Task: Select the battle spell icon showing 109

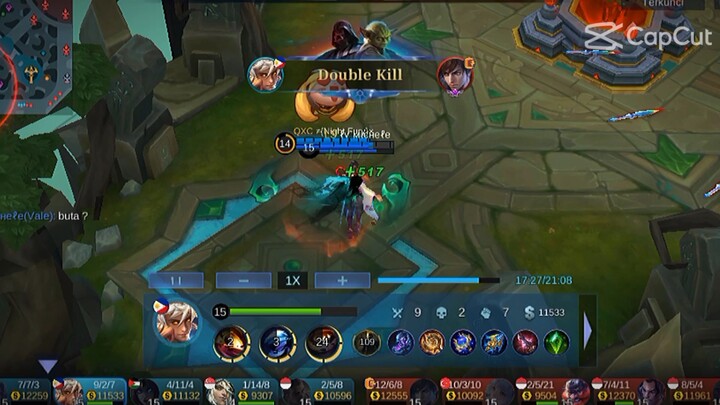Action: [x=367, y=343]
